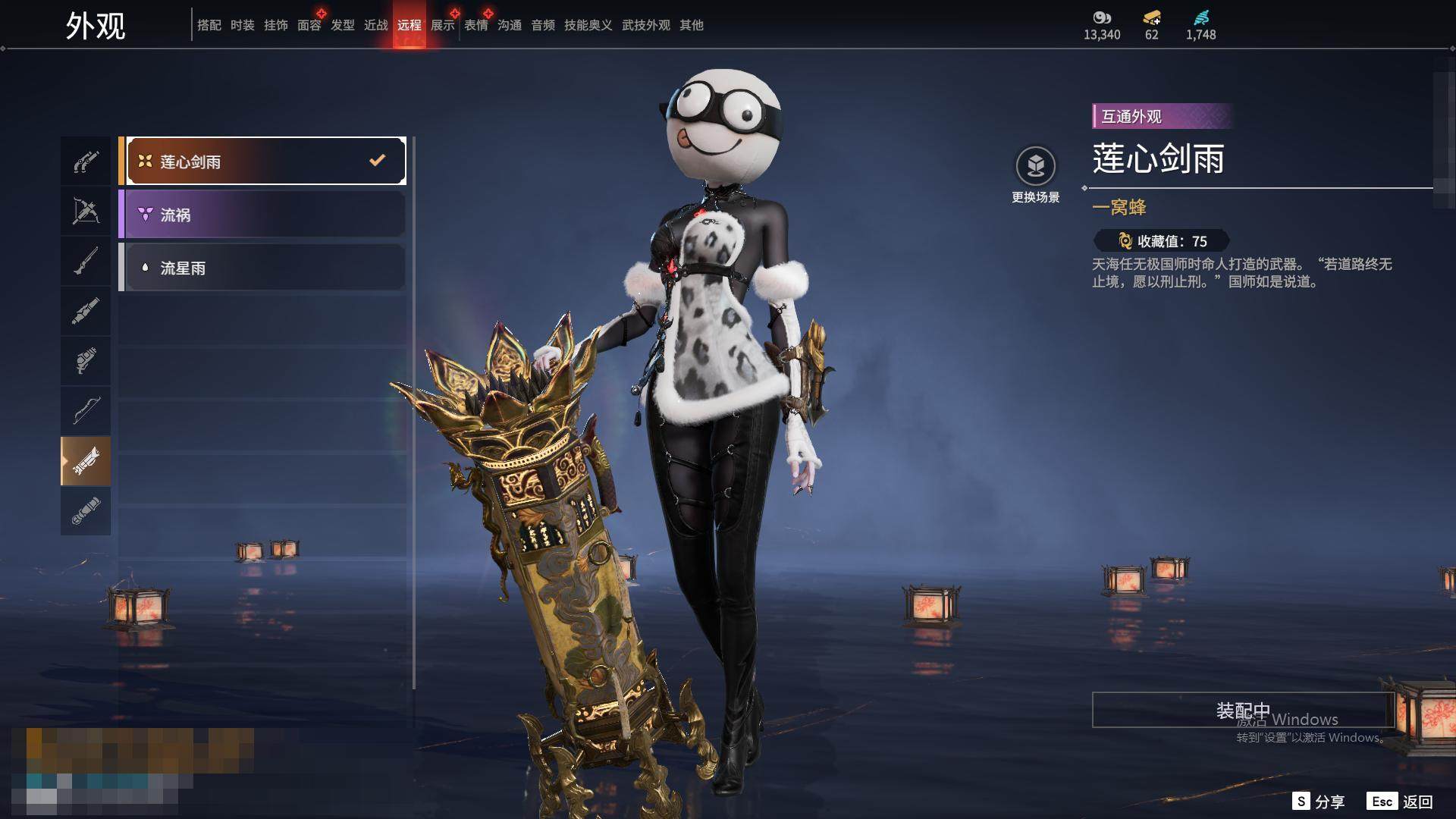Select the dual pistols weapon category

coord(86,161)
